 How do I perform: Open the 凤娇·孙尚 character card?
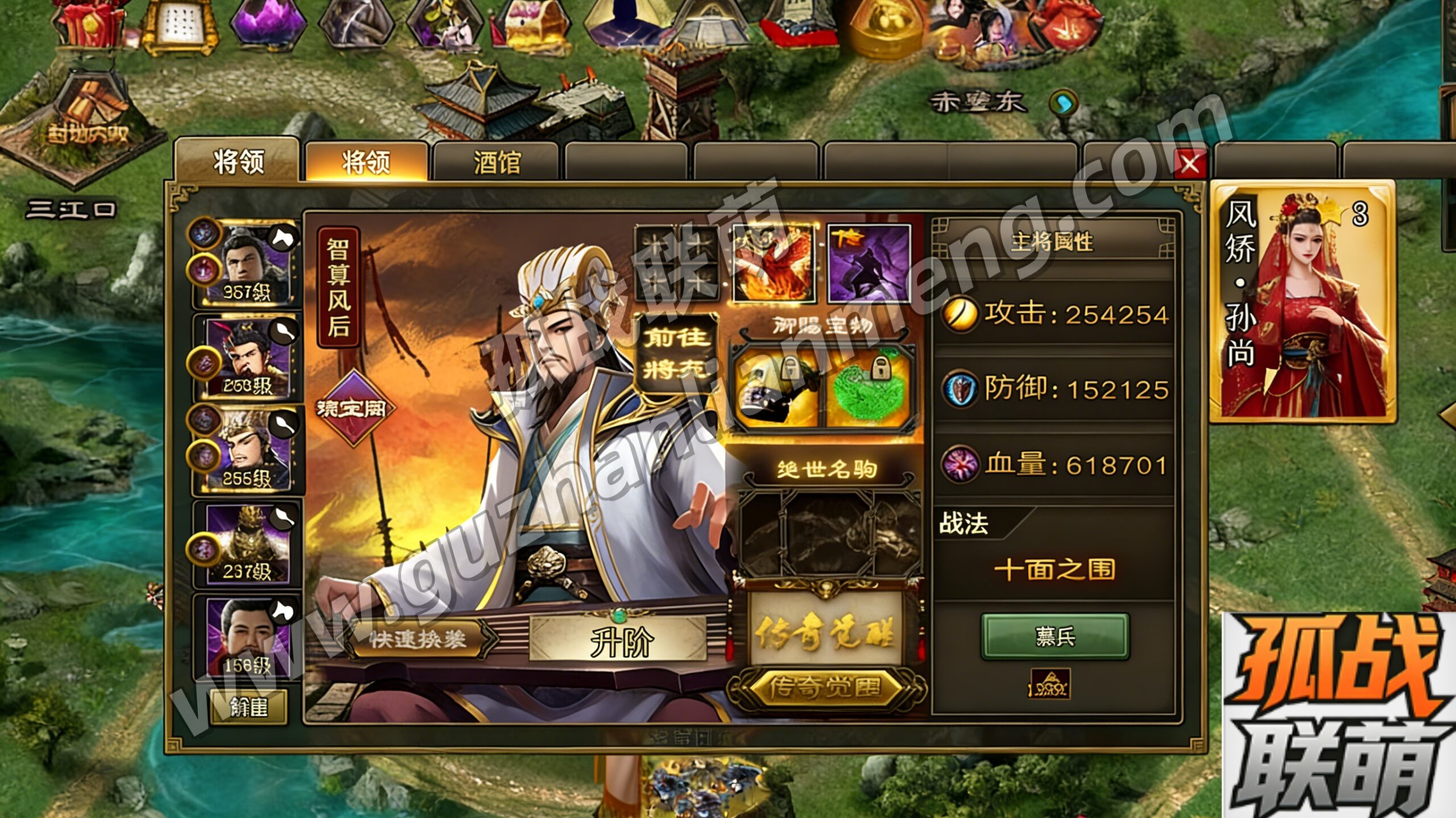(x=1302, y=302)
